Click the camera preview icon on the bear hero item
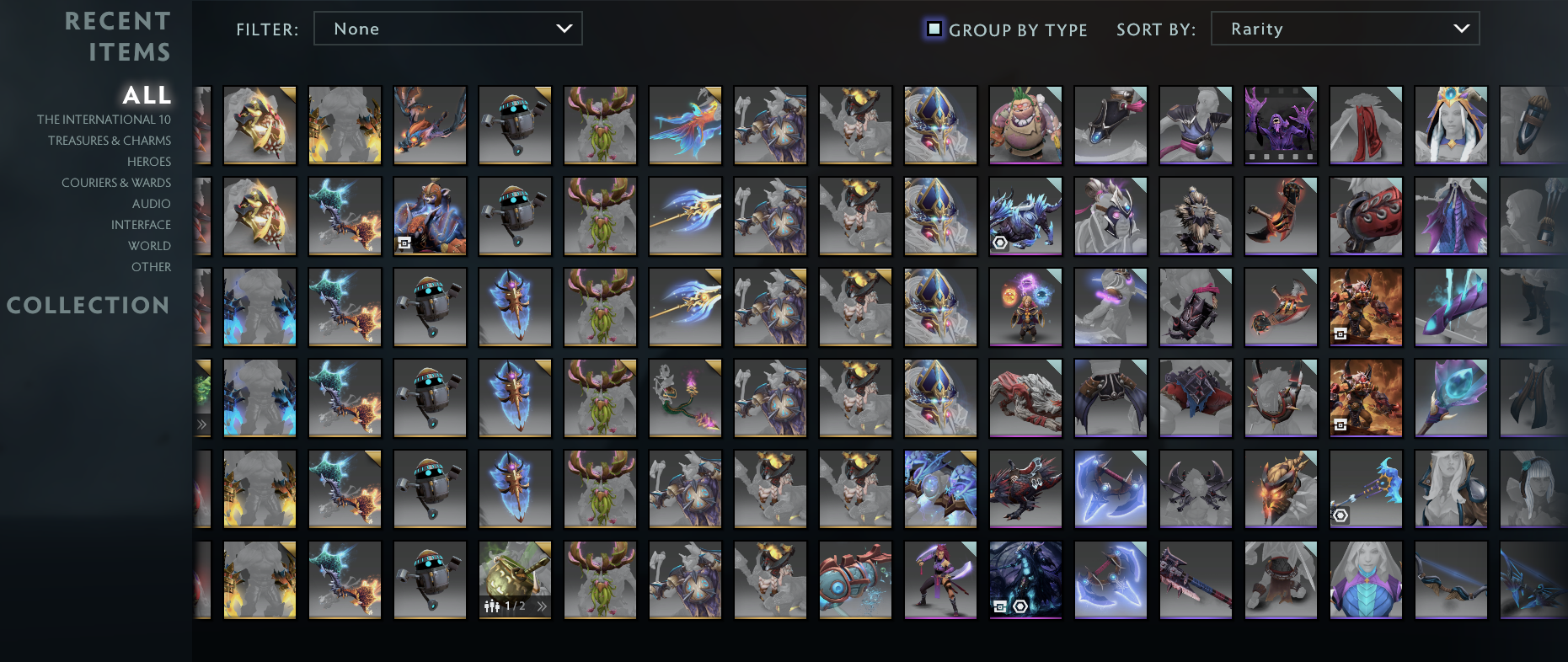1568x662 pixels. point(404,243)
